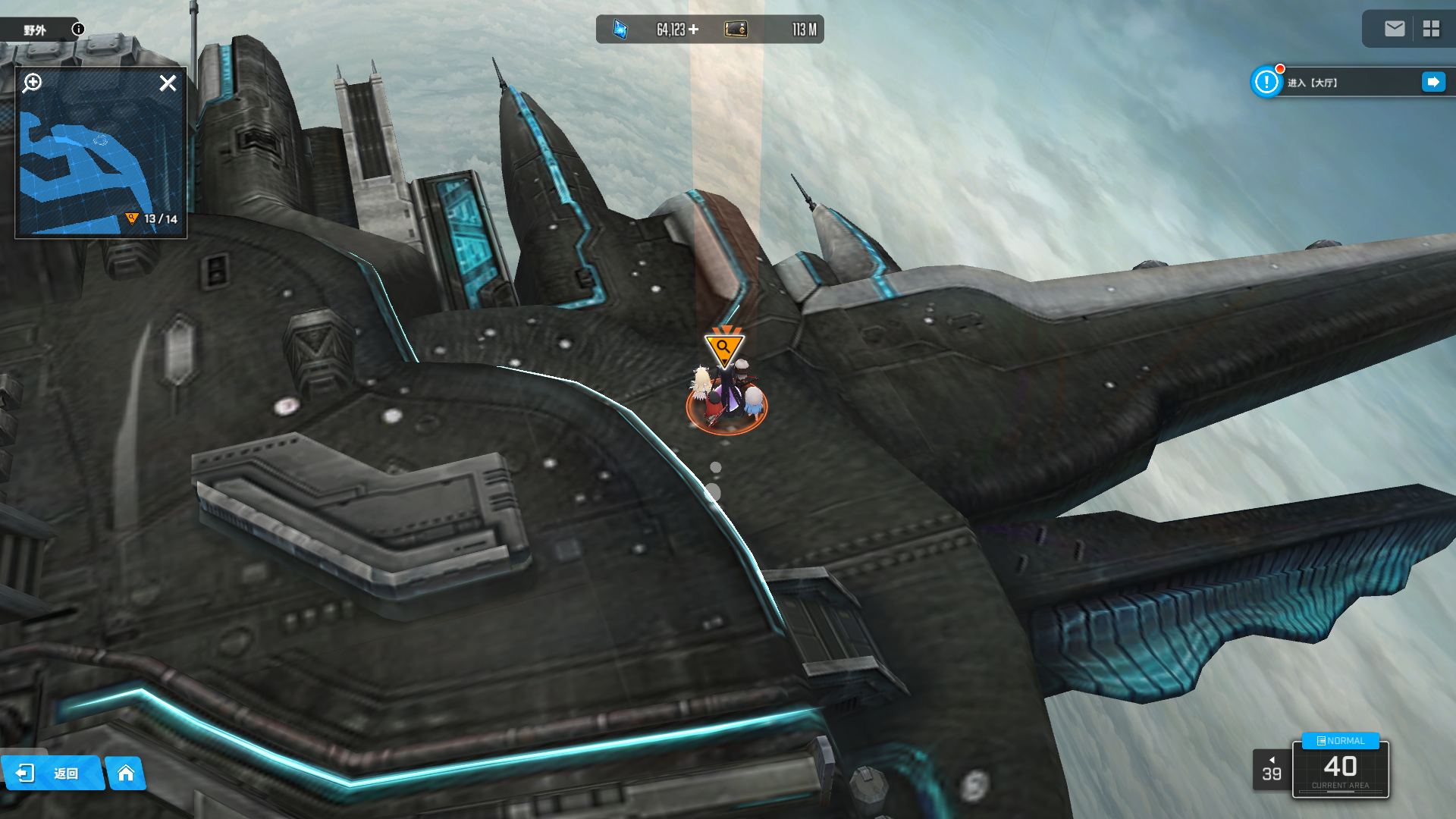Zoom in the minimap with the magnifier
This screenshot has height=819, width=1456.
click(x=33, y=83)
